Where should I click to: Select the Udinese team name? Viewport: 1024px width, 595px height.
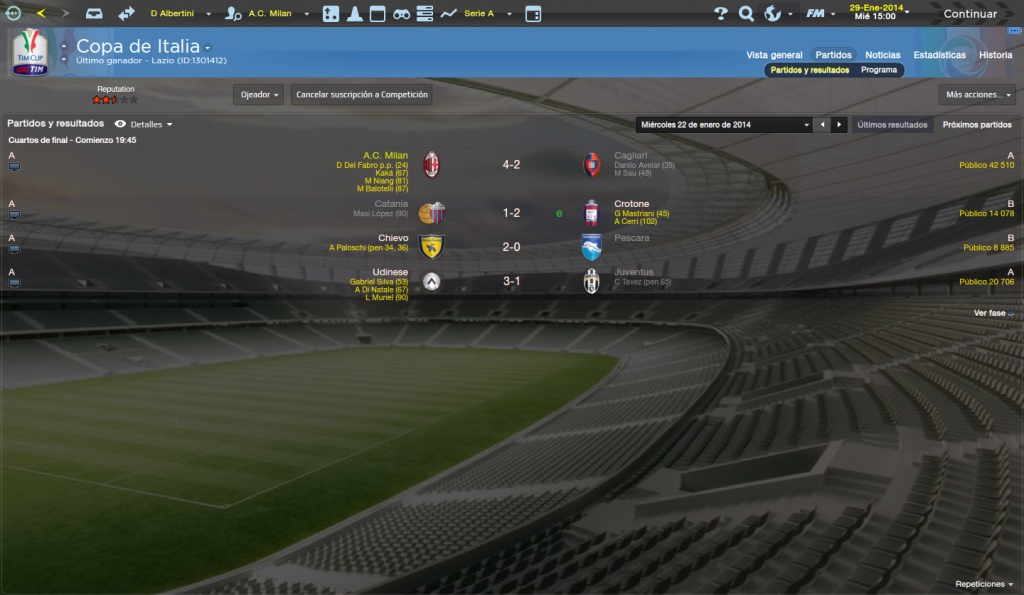[389, 272]
